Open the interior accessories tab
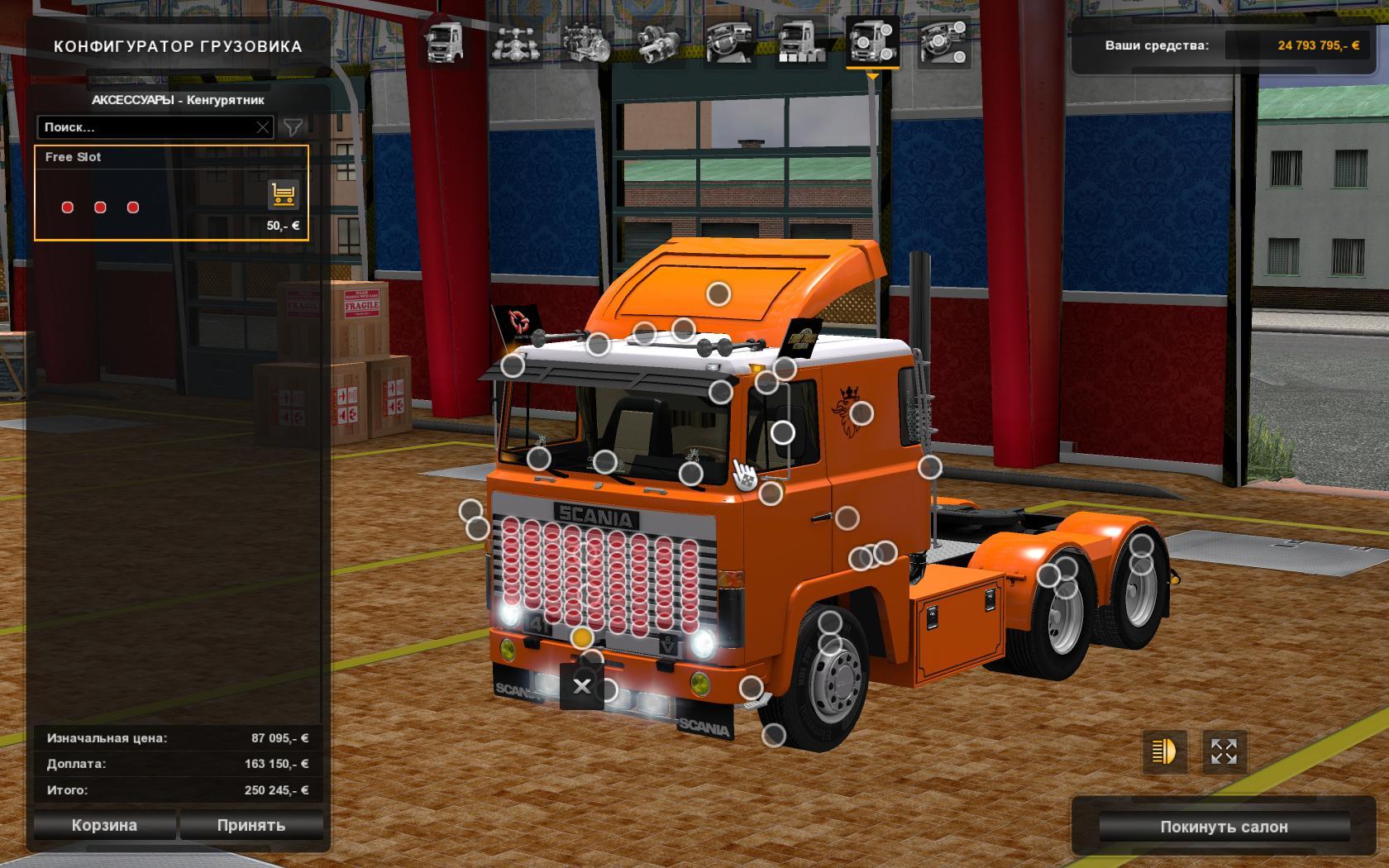This screenshot has height=868, width=1389. [943, 42]
